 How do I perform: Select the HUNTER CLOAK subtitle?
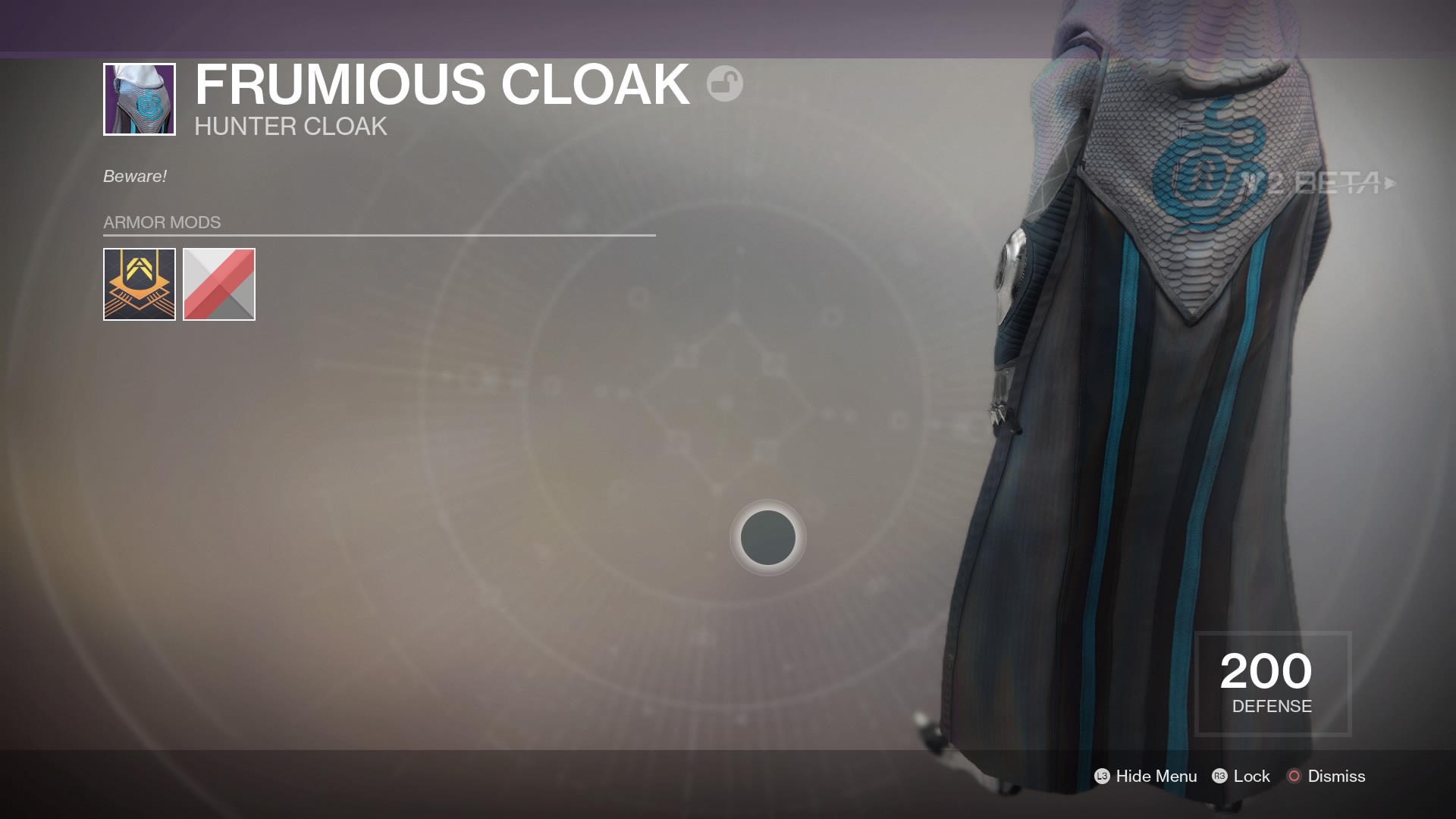tap(290, 127)
